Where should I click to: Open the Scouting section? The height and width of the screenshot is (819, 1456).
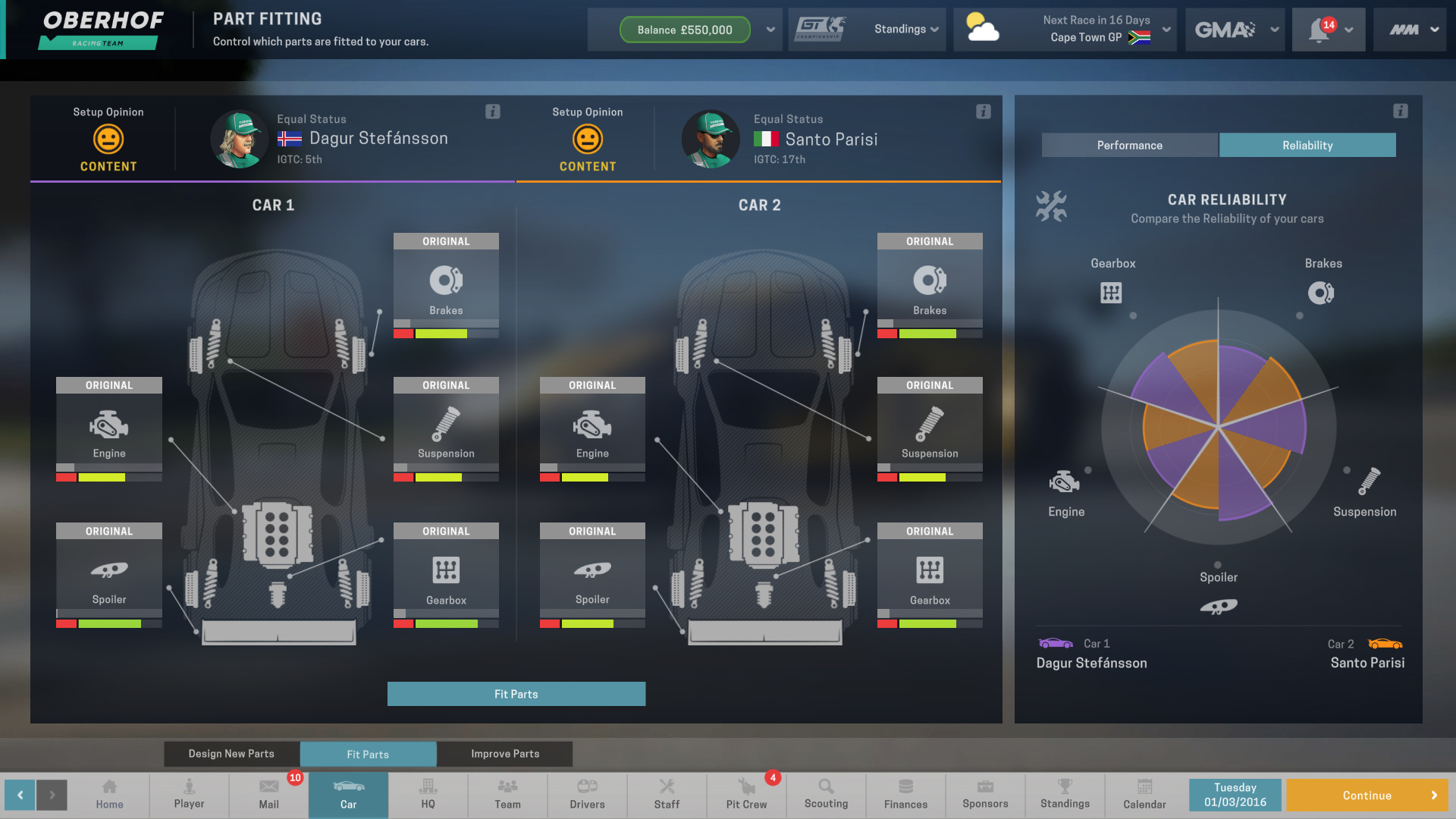click(x=826, y=795)
